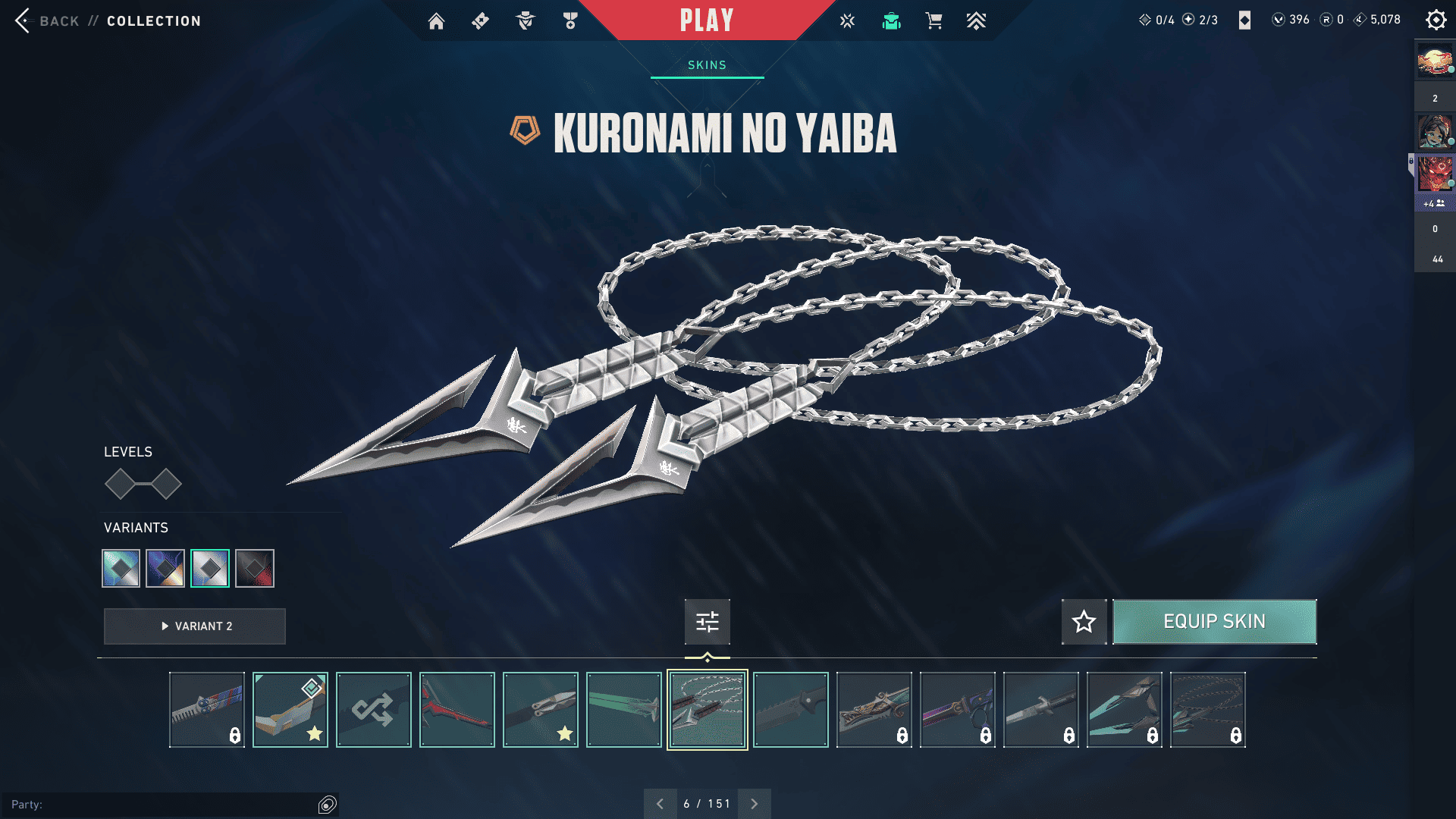Open the settings gear
1456x819 pixels.
tap(1436, 20)
